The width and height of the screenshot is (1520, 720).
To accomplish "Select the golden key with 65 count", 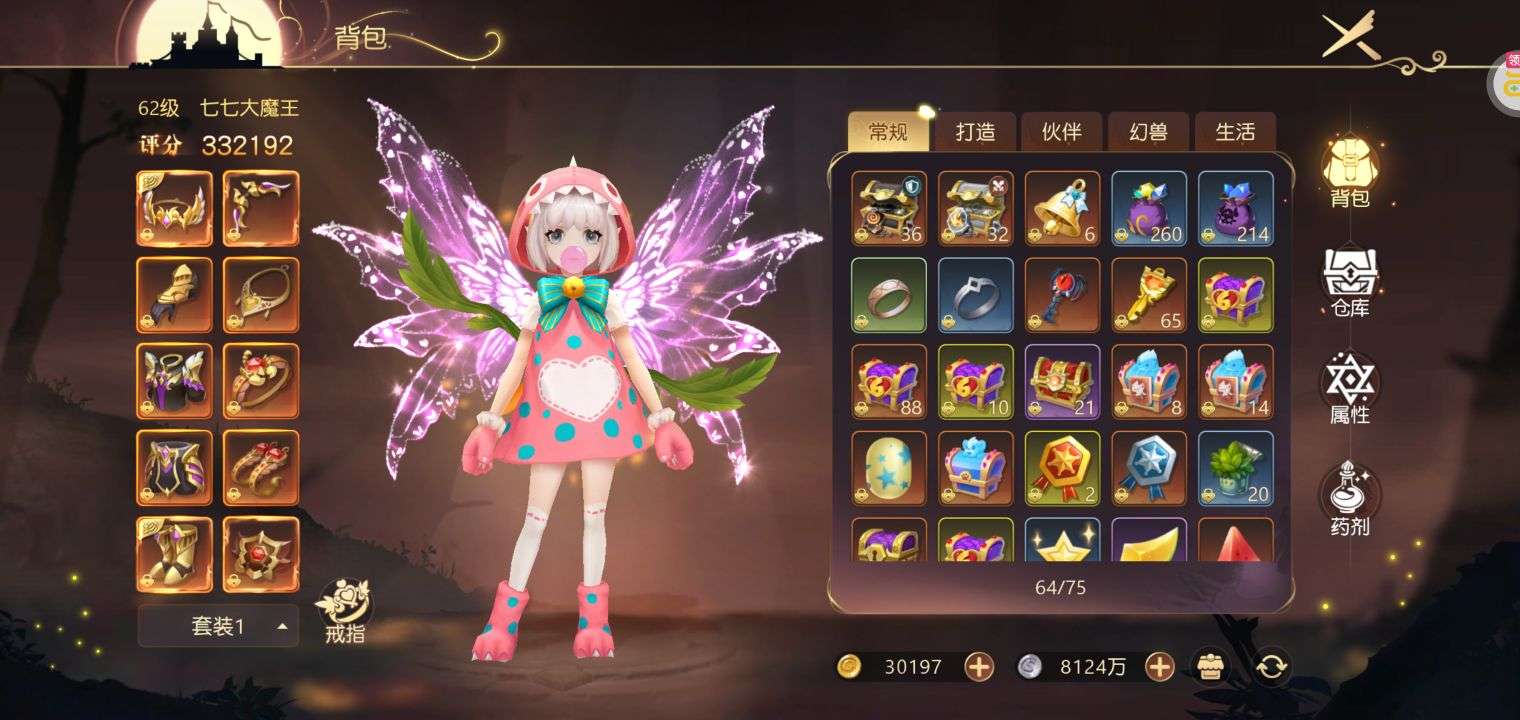I will pyautogui.click(x=1149, y=295).
